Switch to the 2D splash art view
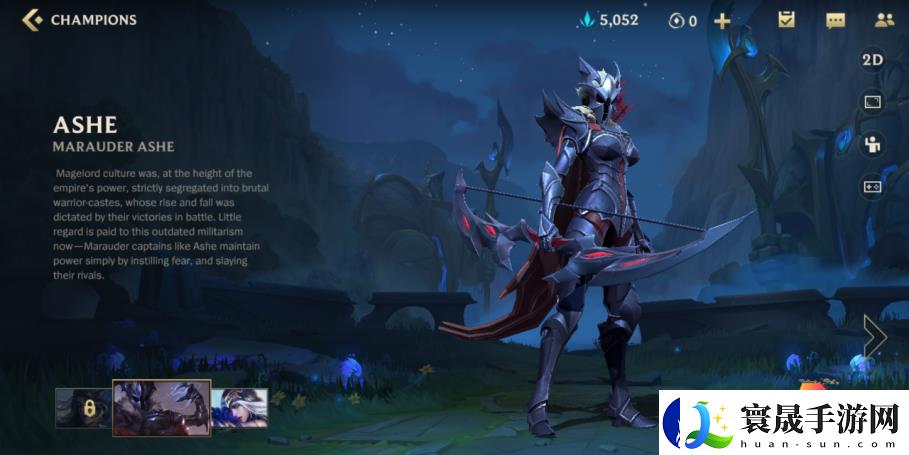 pos(872,60)
